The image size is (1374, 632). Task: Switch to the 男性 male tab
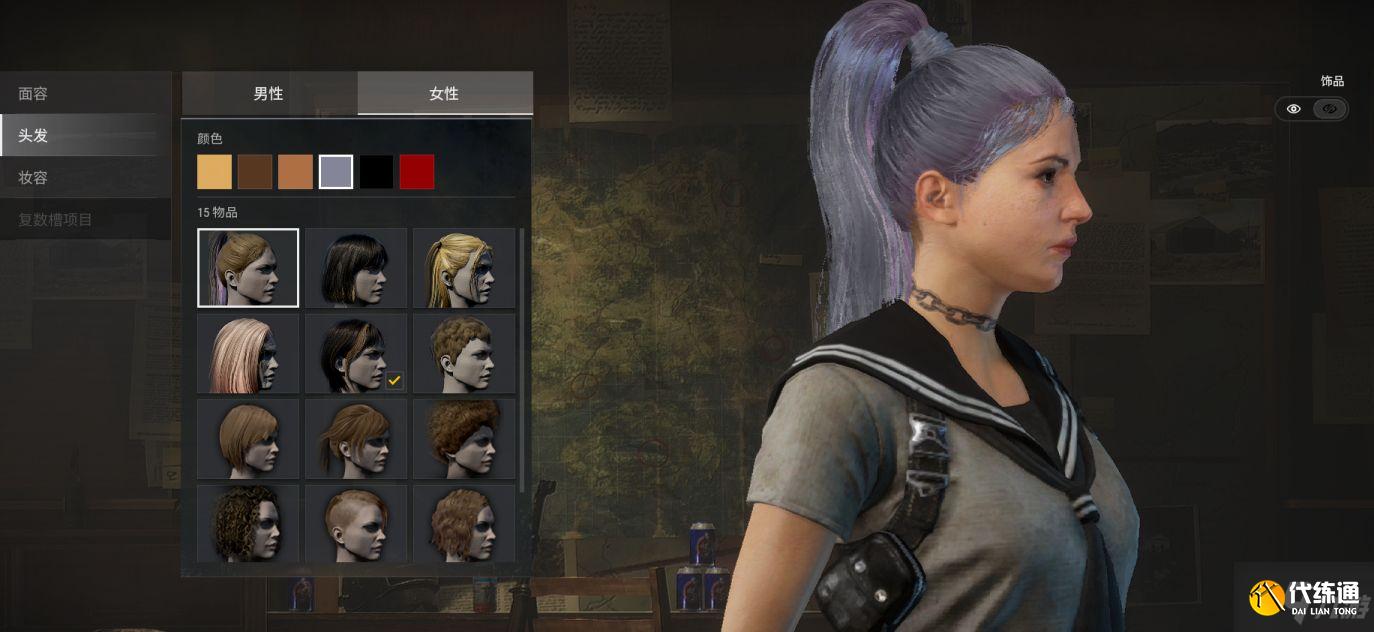click(x=269, y=93)
